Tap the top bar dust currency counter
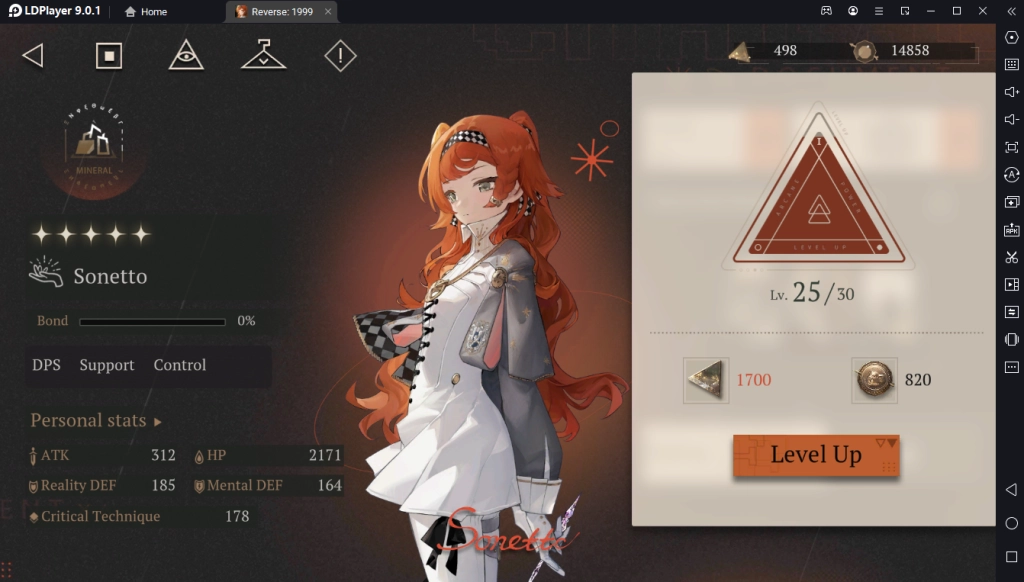1024x582 pixels. coord(772,51)
